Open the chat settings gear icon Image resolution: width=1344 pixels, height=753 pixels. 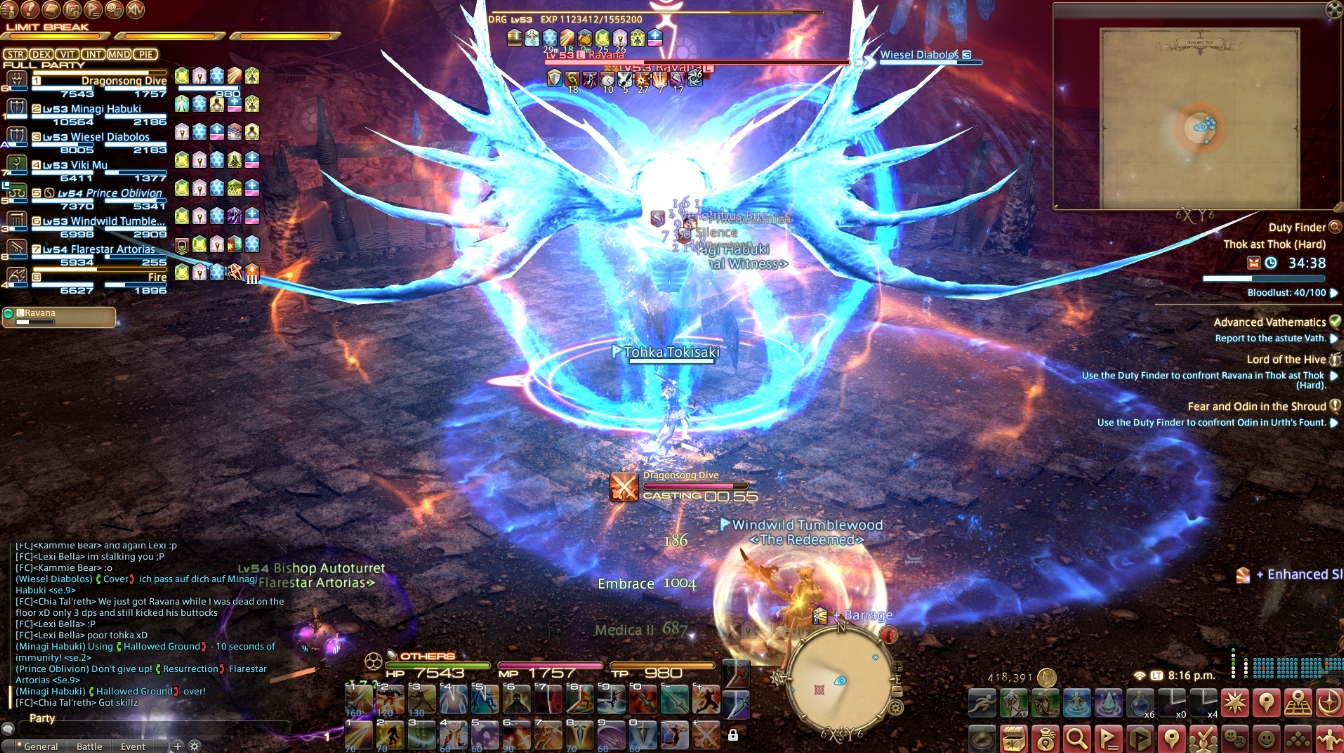(195, 744)
